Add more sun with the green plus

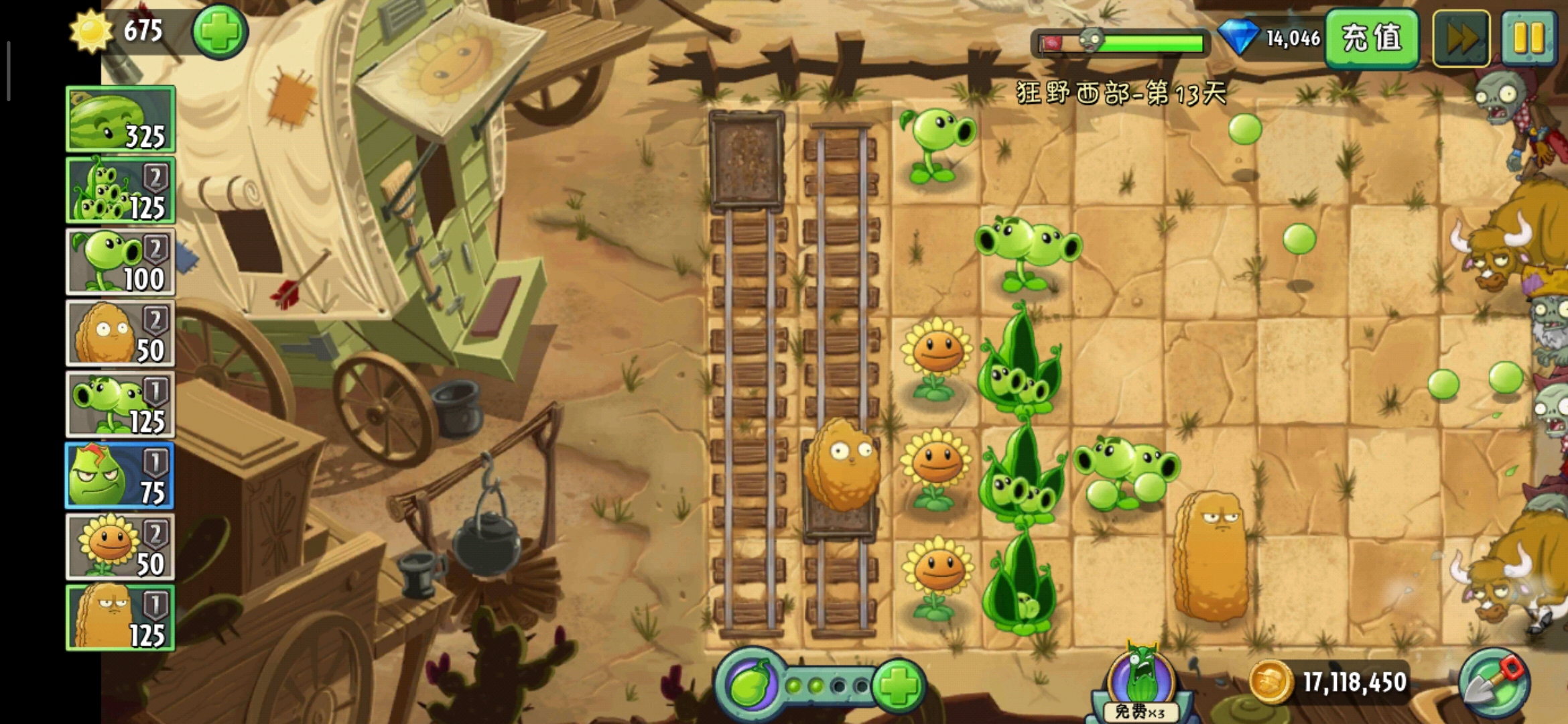point(220,32)
